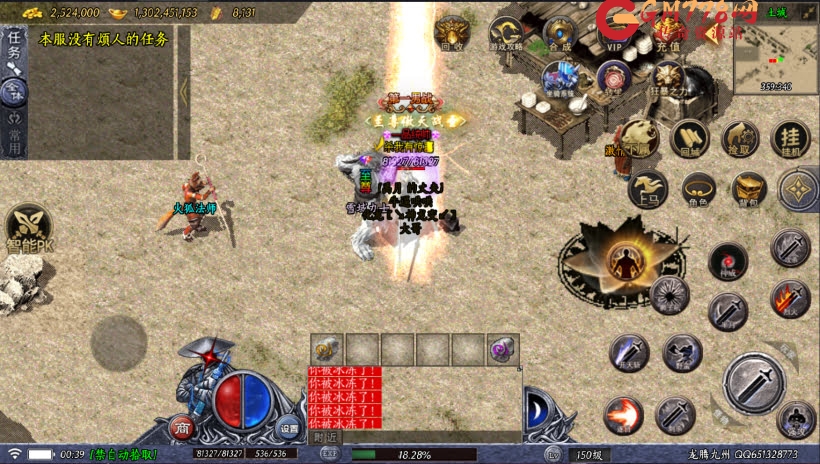Mount the horse with 上马 button
This screenshot has height=464, width=820.
[x=648, y=187]
